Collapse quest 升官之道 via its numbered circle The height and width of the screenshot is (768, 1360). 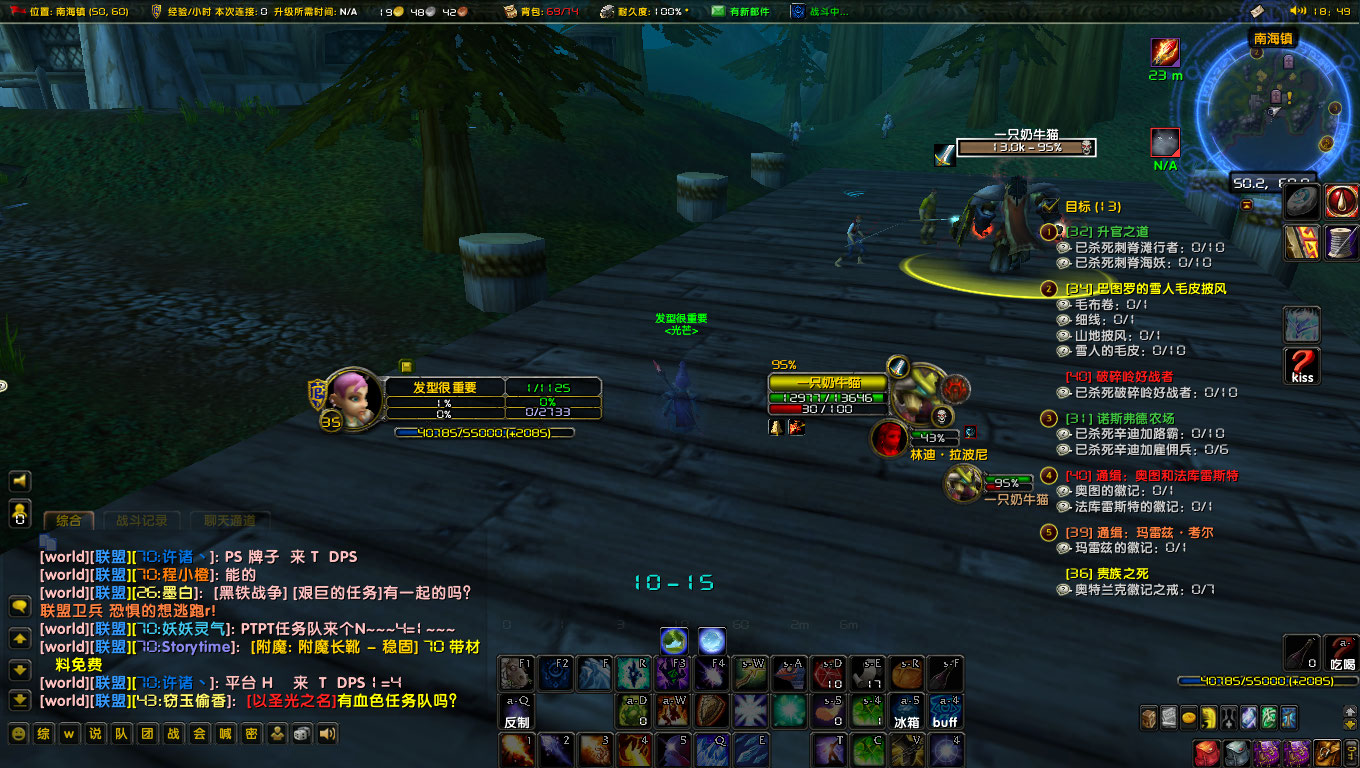click(1046, 231)
